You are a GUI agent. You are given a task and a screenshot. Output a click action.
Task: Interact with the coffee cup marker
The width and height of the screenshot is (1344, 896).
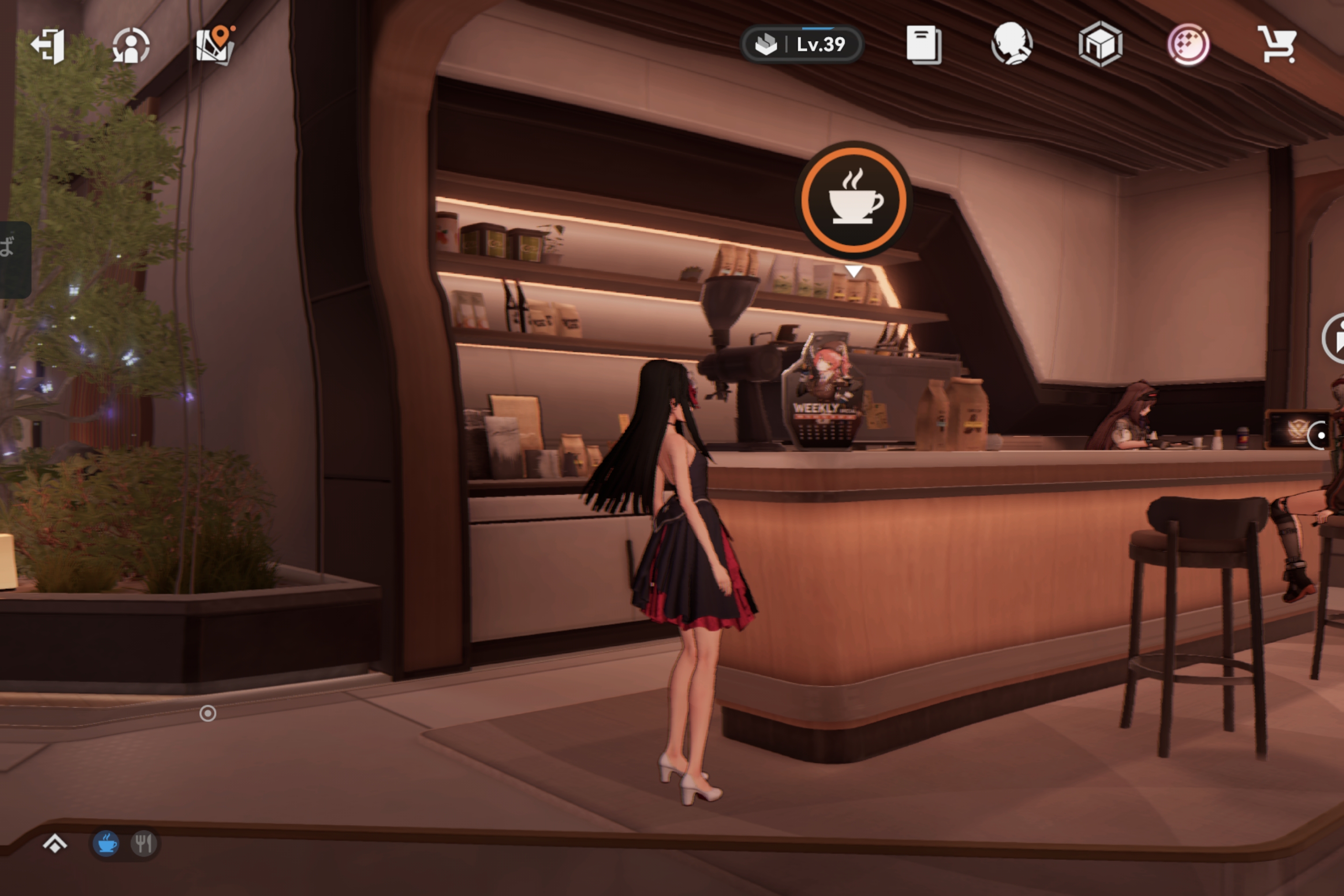(854, 199)
